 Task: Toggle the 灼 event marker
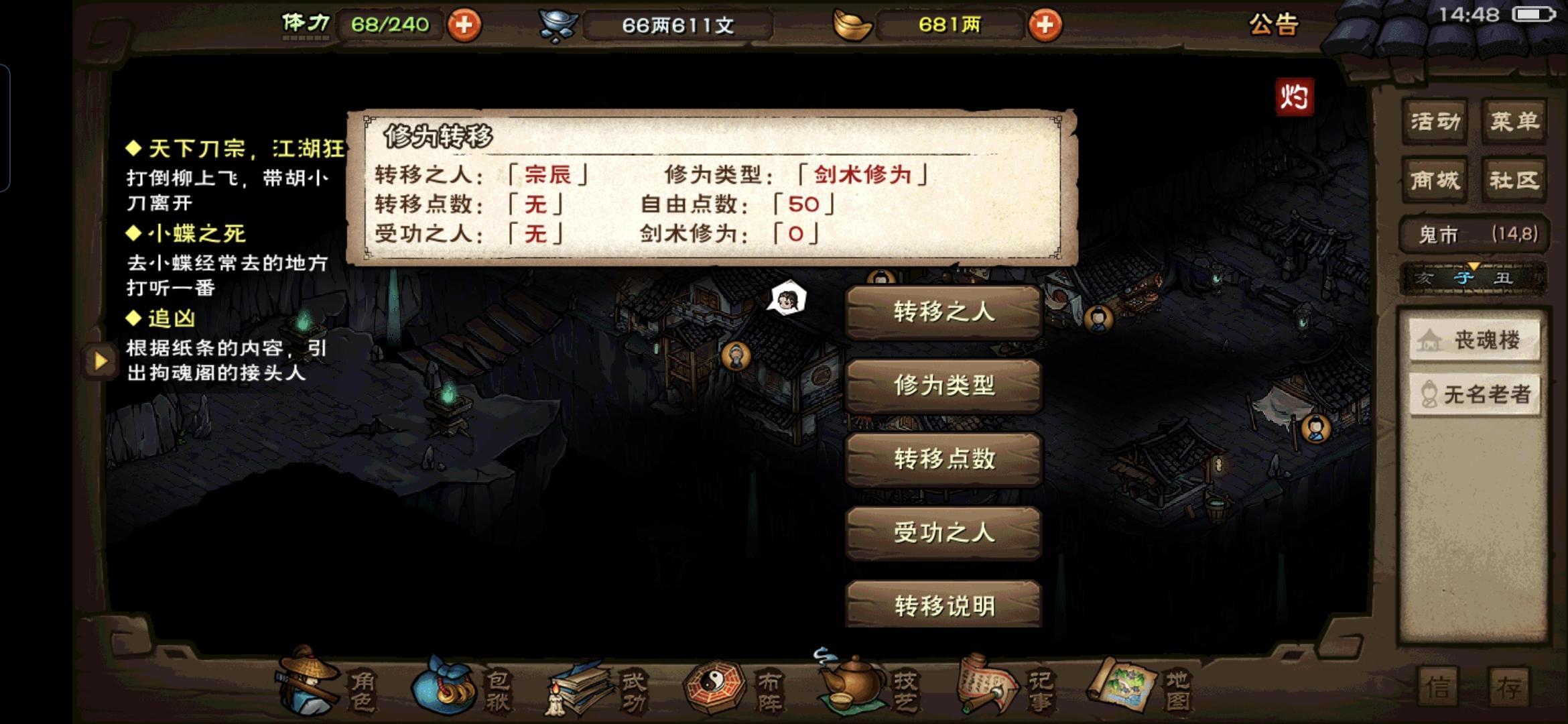1295,97
